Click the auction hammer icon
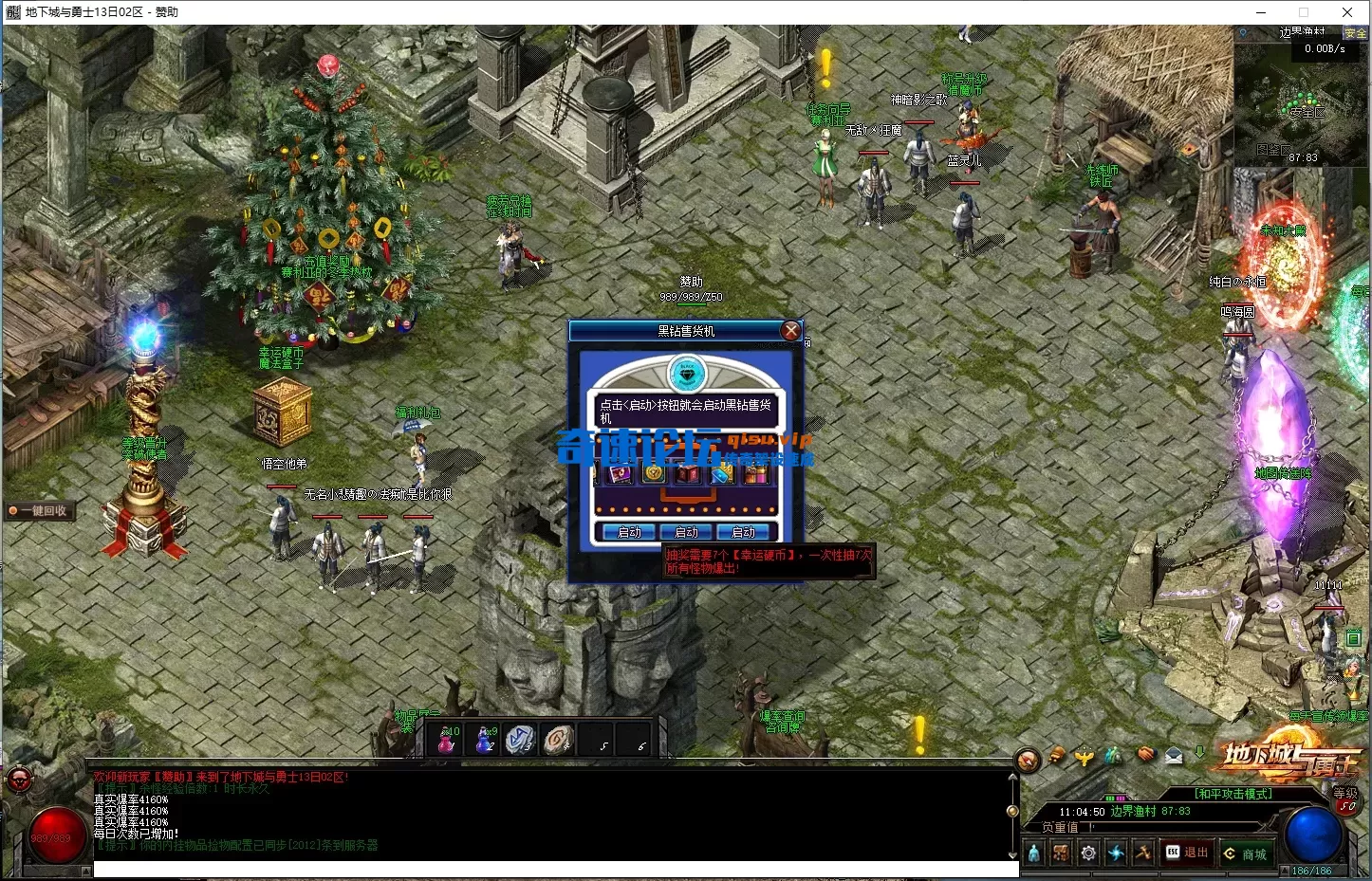This screenshot has height=881, width=1372. [x=1144, y=853]
